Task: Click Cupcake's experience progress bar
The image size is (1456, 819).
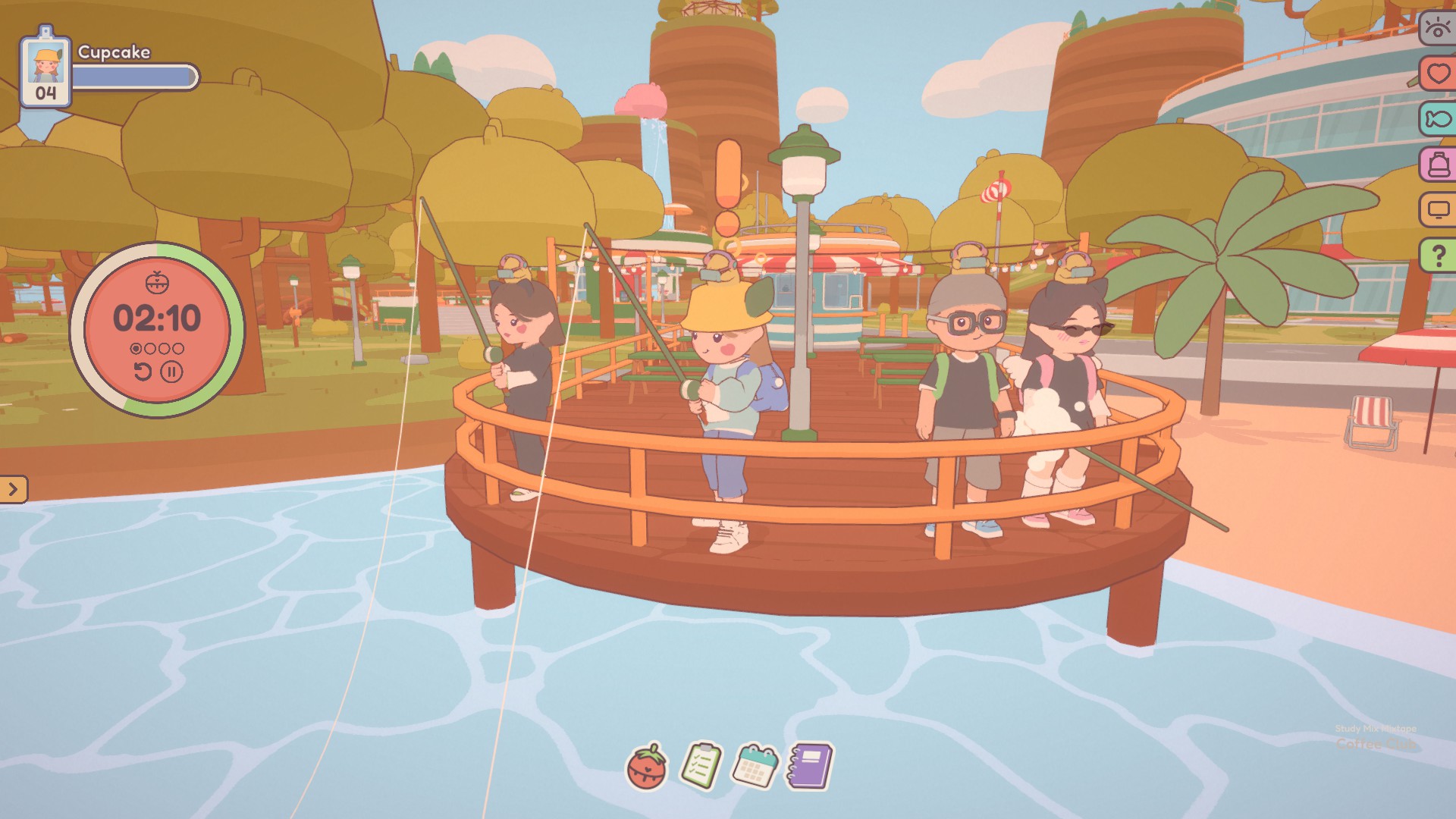Action: (x=136, y=74)
